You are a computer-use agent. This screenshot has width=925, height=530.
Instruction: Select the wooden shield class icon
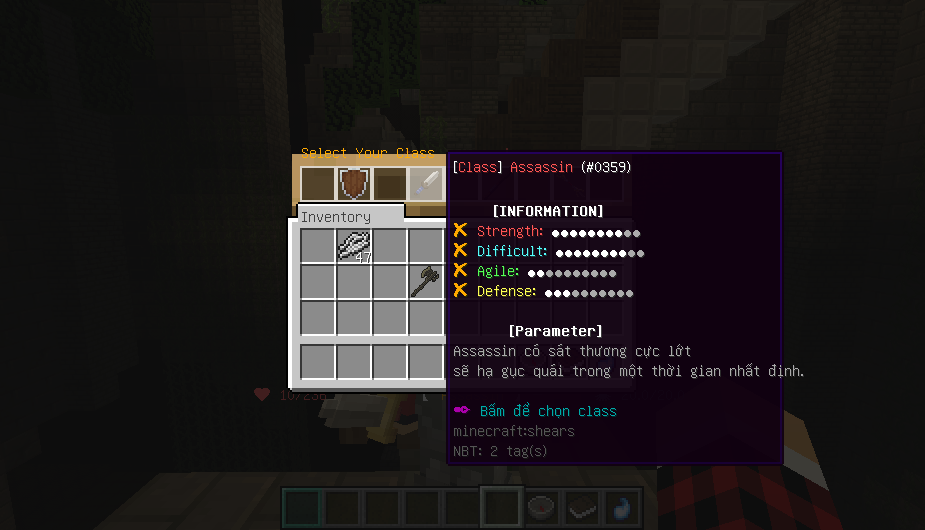pos(354,184)
